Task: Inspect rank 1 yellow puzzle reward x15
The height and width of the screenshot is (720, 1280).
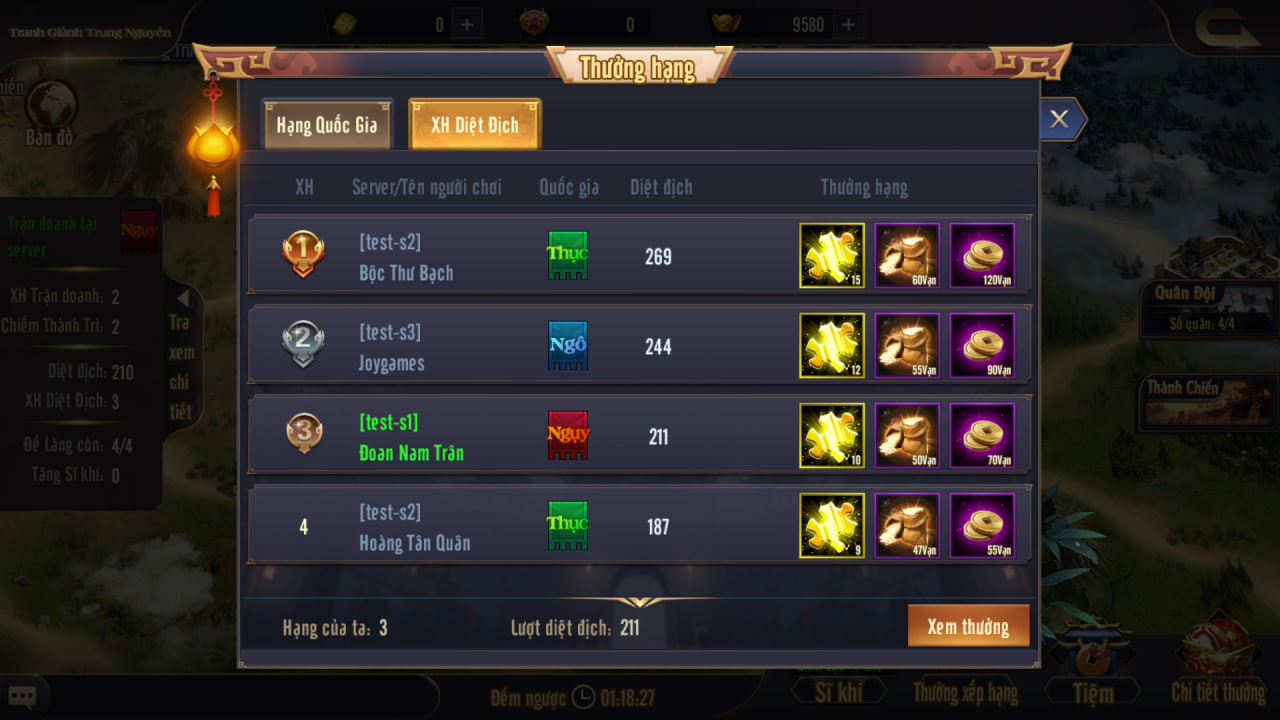Action: 832,256
